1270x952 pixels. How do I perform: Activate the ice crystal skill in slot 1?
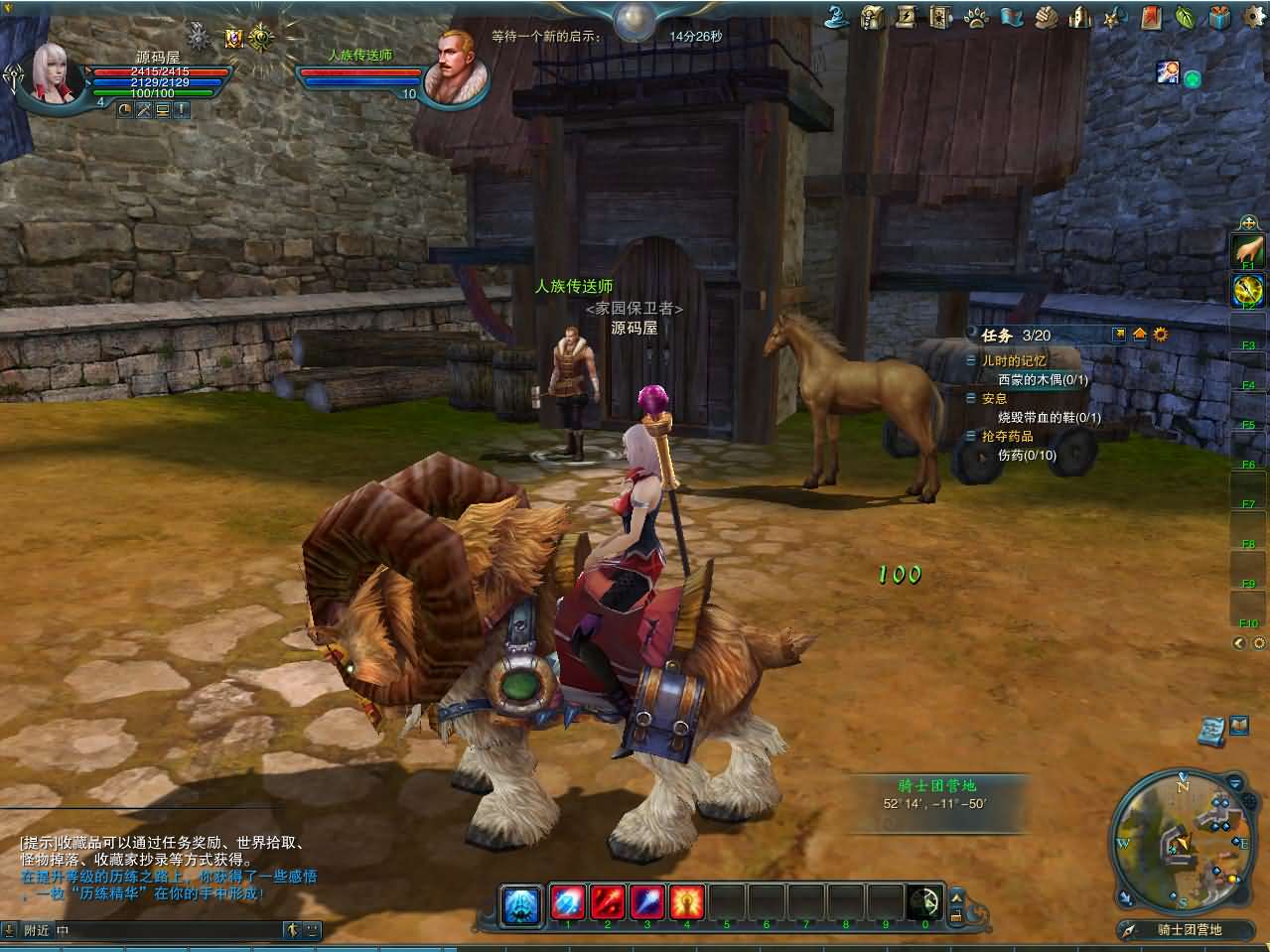click(569, 901)
